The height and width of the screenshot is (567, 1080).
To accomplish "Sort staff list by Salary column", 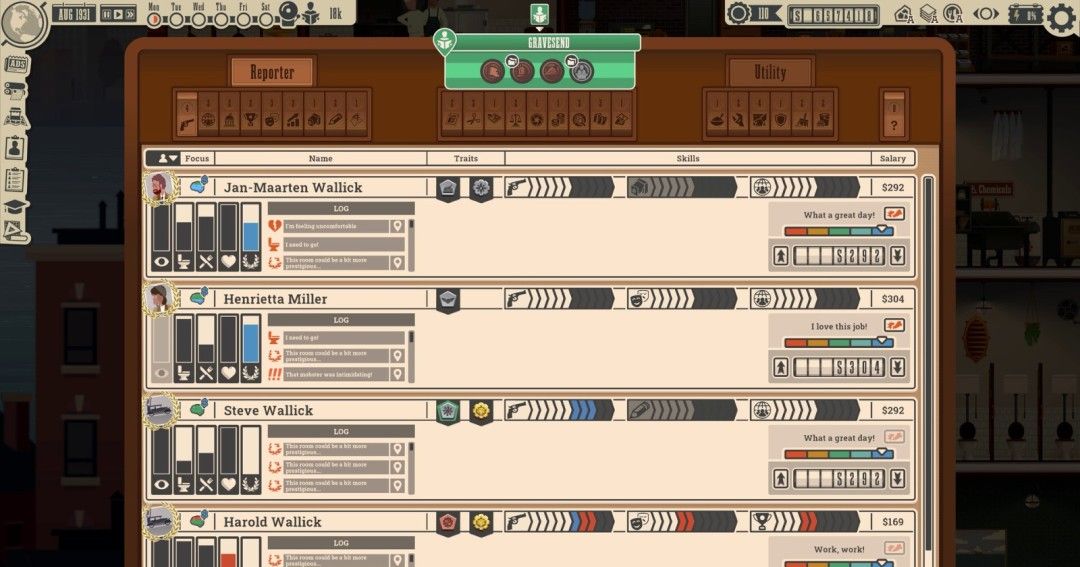I will coord(892,158).
